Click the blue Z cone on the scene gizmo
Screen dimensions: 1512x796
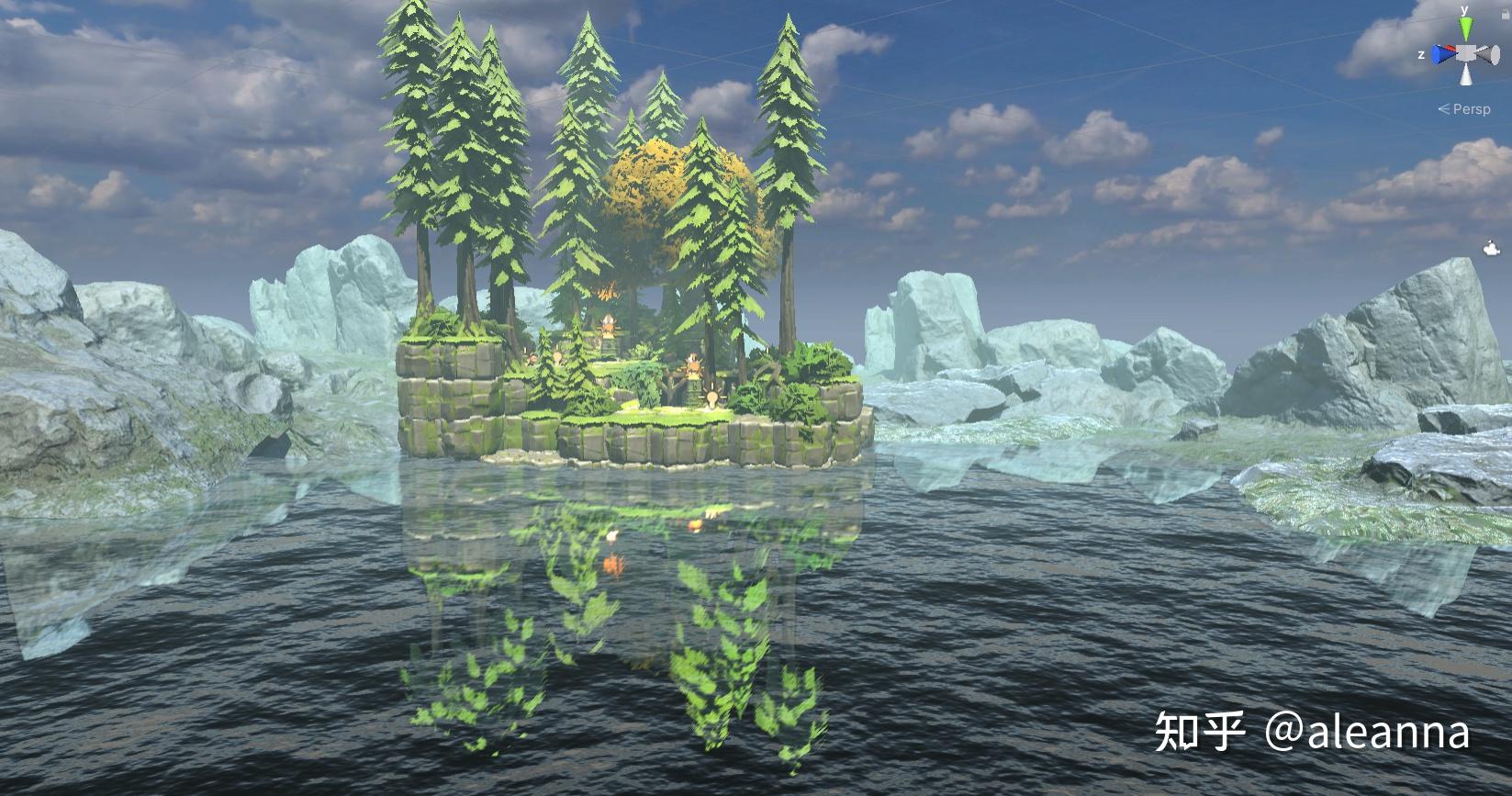(1440, 55)
